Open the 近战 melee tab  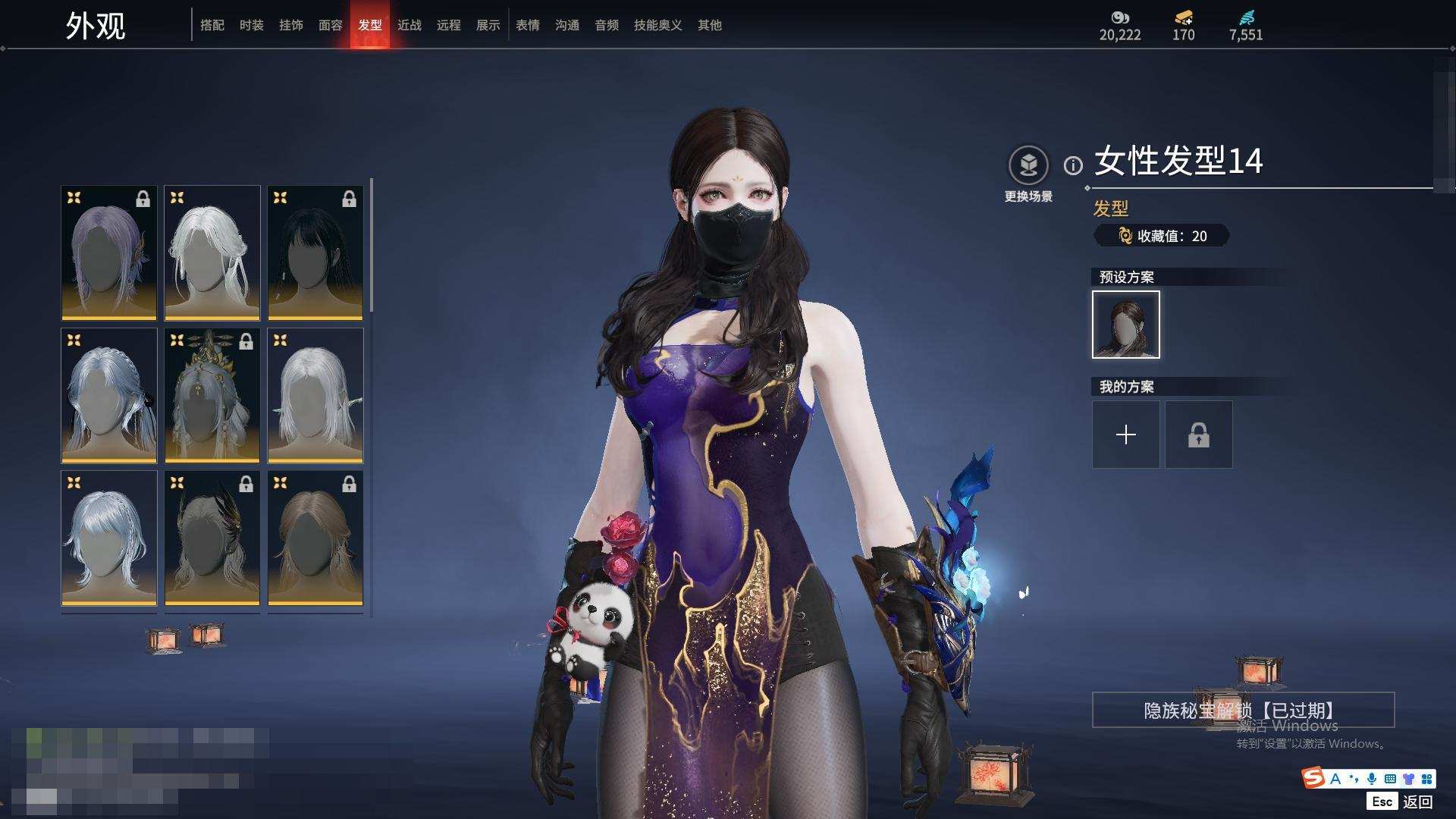click(409, 25)
